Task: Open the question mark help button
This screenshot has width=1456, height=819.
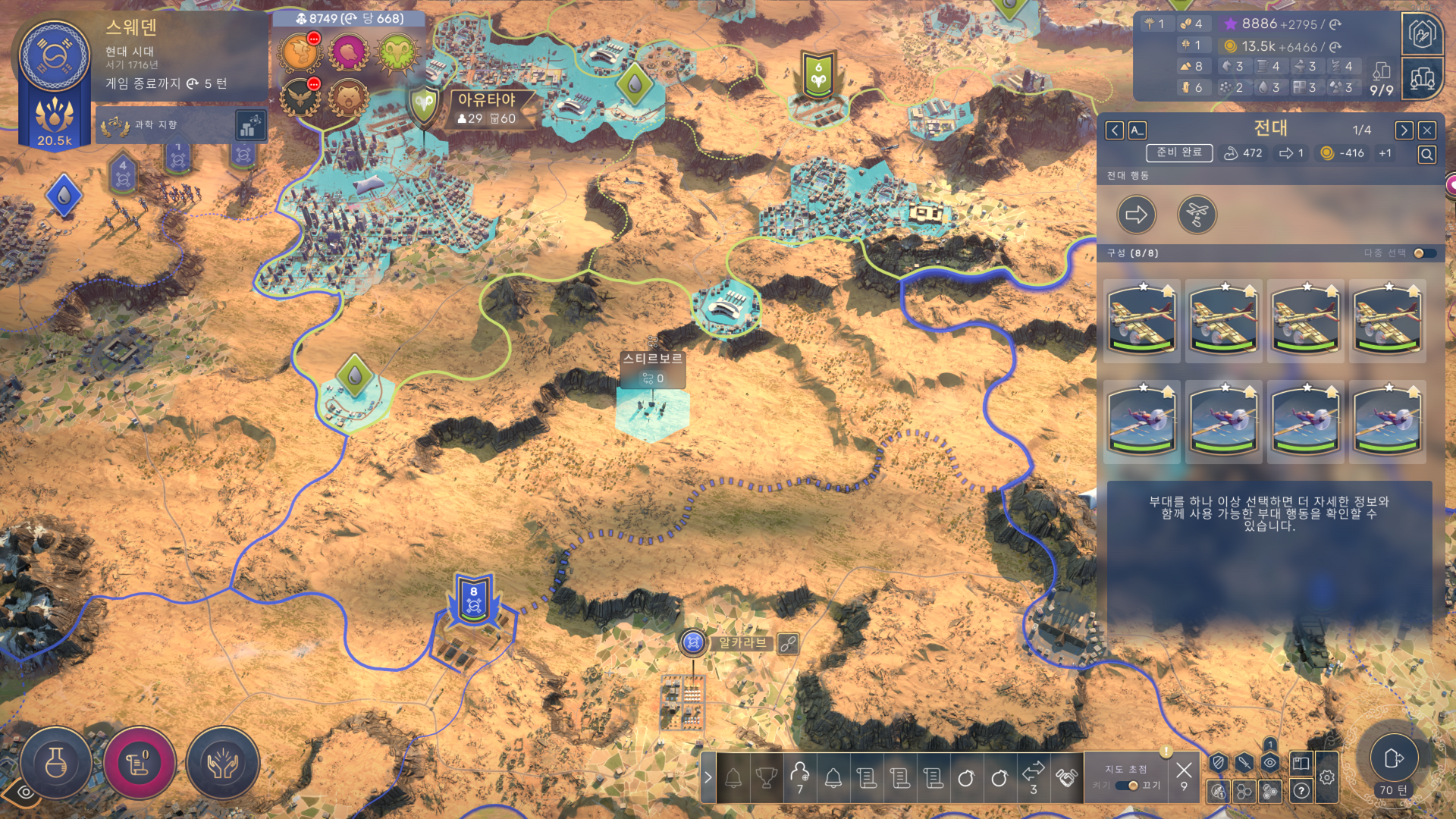Action: tap(1301, 791)
